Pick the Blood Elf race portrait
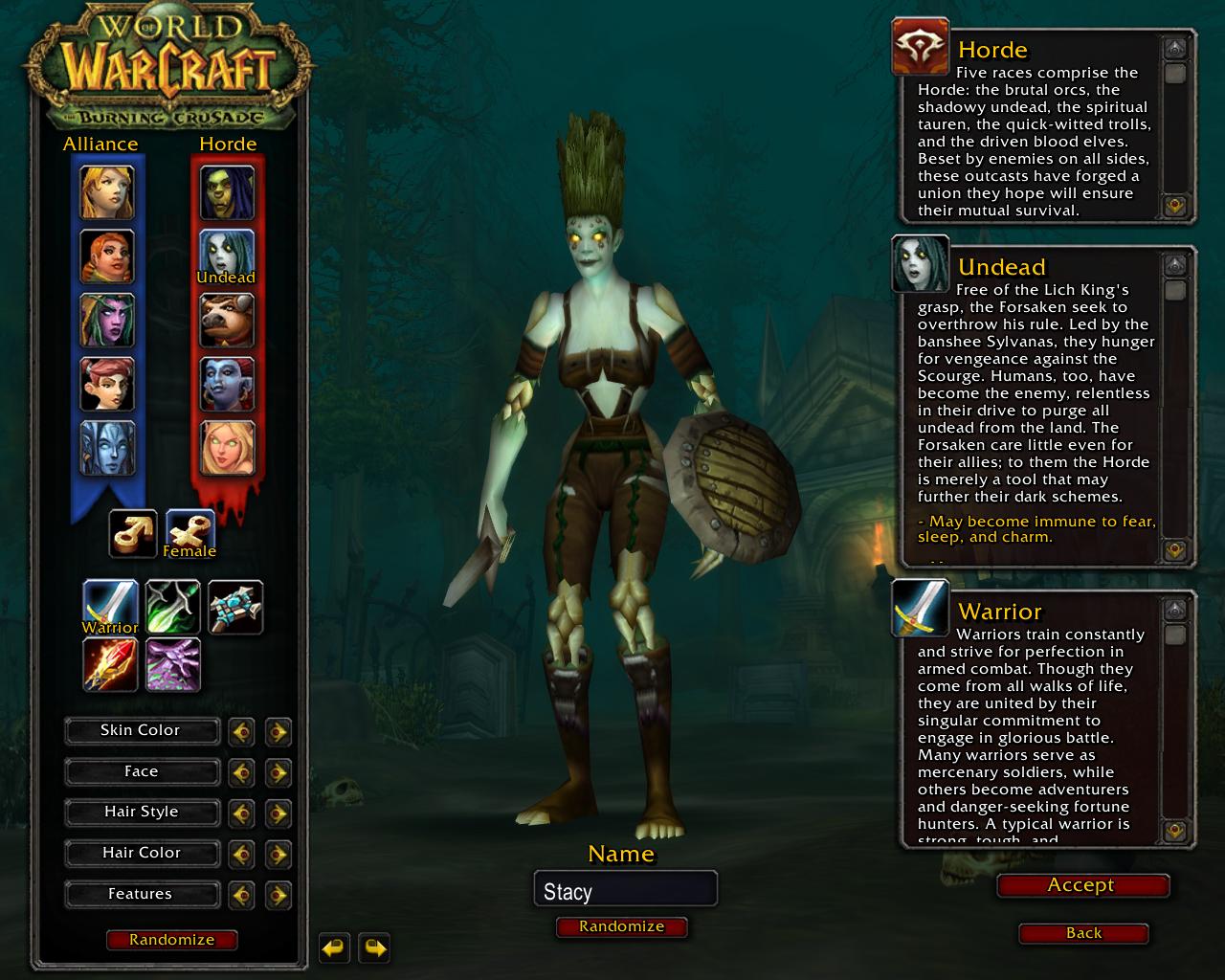The height and width of the screenshot is (980, 1225). (x=228, y=447)
